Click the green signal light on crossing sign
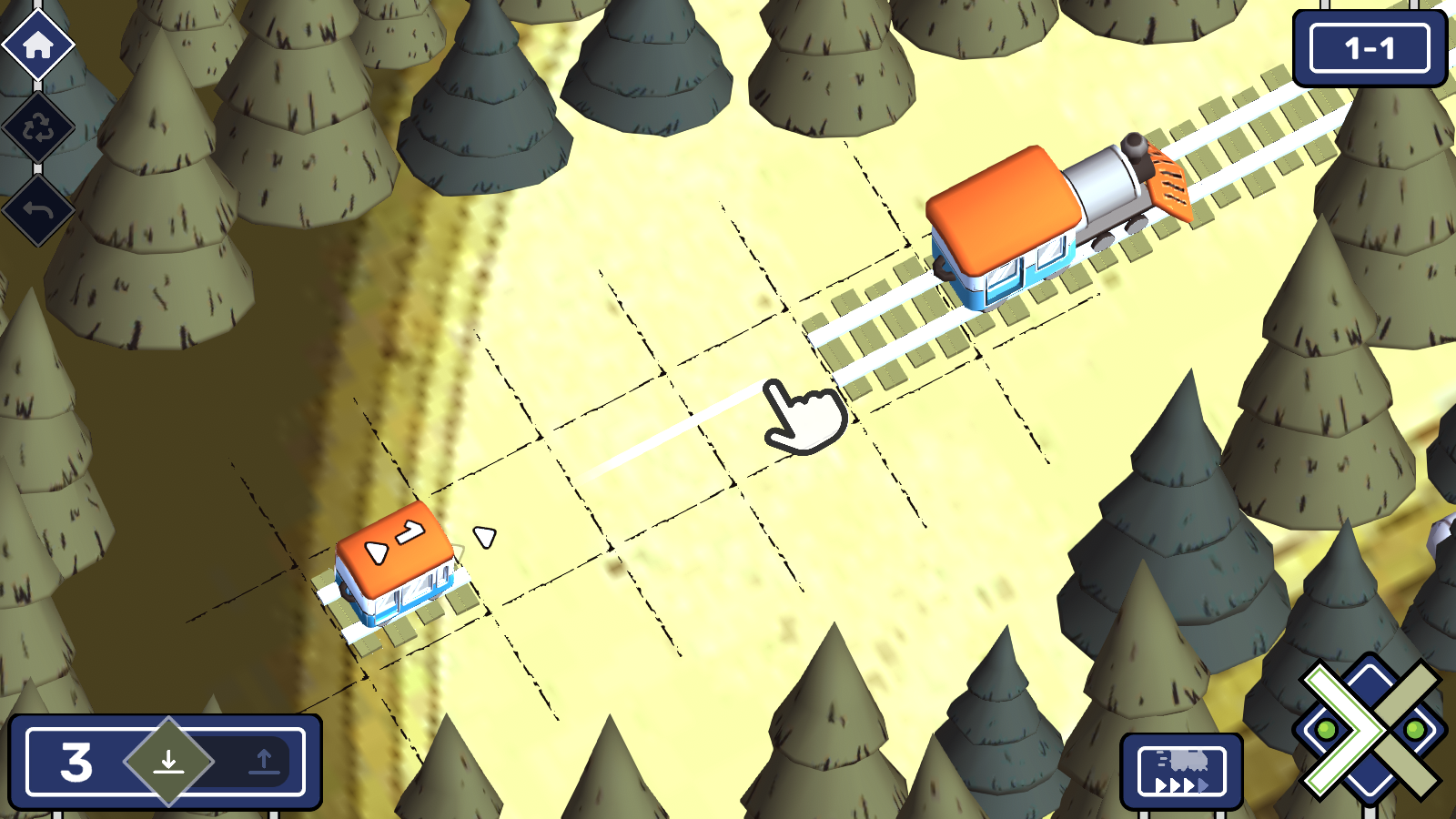The width and height of the screenshot is (1456, 819). pyautogui.click(x=1327, y=728)
